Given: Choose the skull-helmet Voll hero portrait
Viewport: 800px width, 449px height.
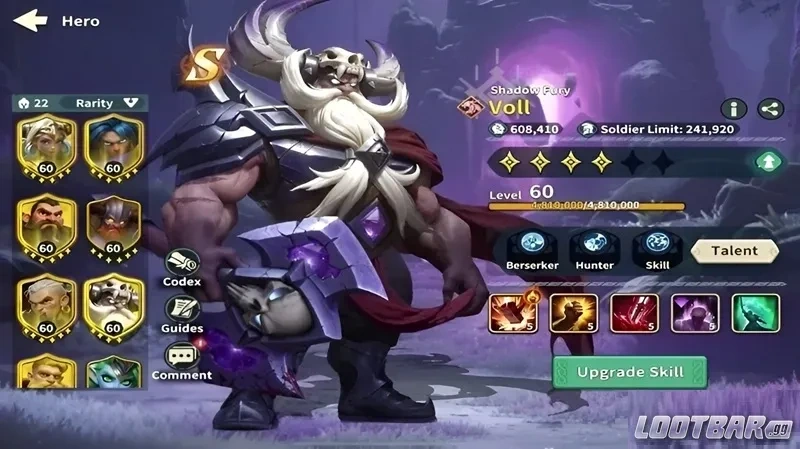Looking at the screenshot, I should pyautogui.click(x=114, y=303).
